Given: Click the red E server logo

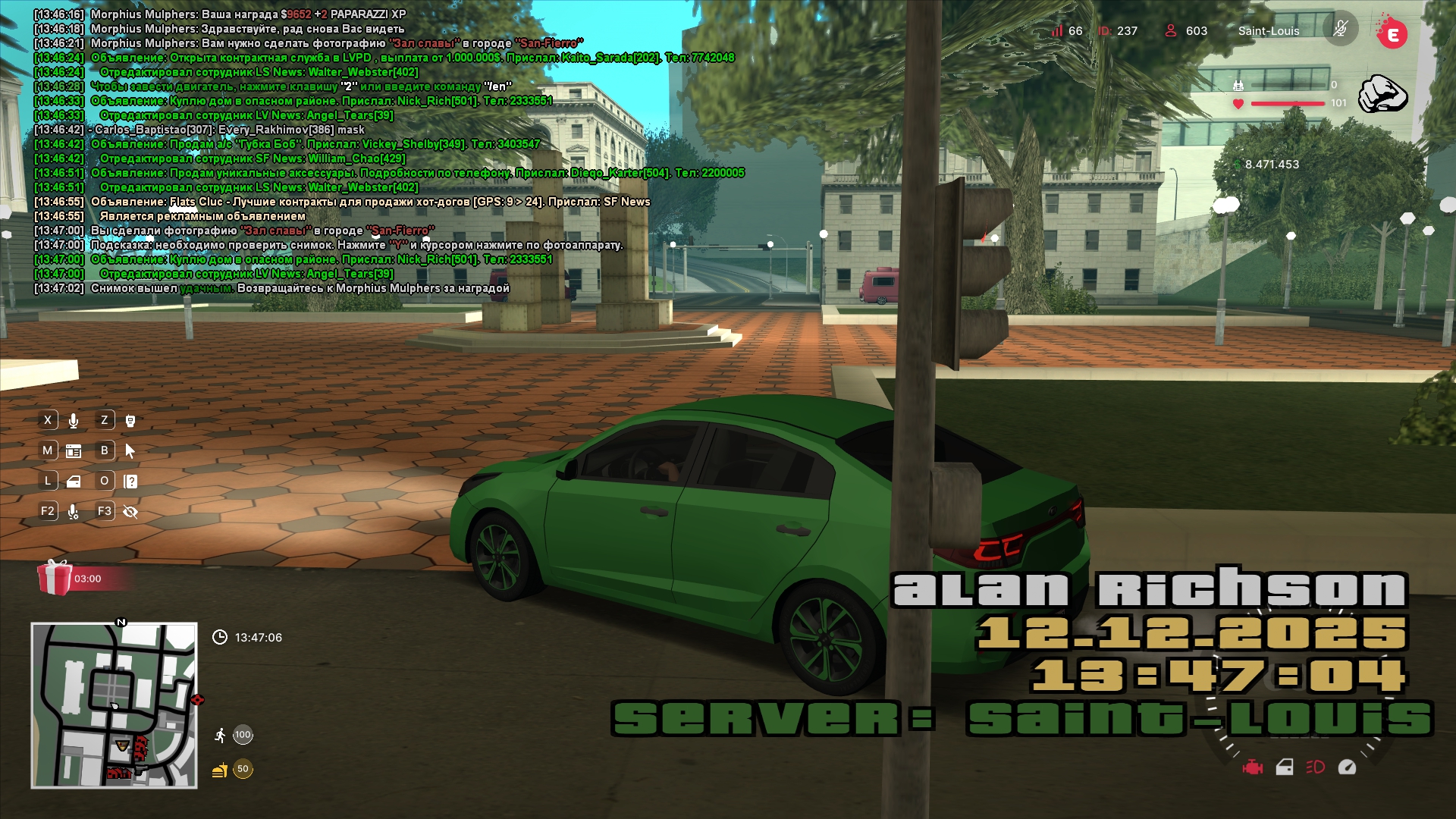Looking at the screenshot, I should [1392, 32].
